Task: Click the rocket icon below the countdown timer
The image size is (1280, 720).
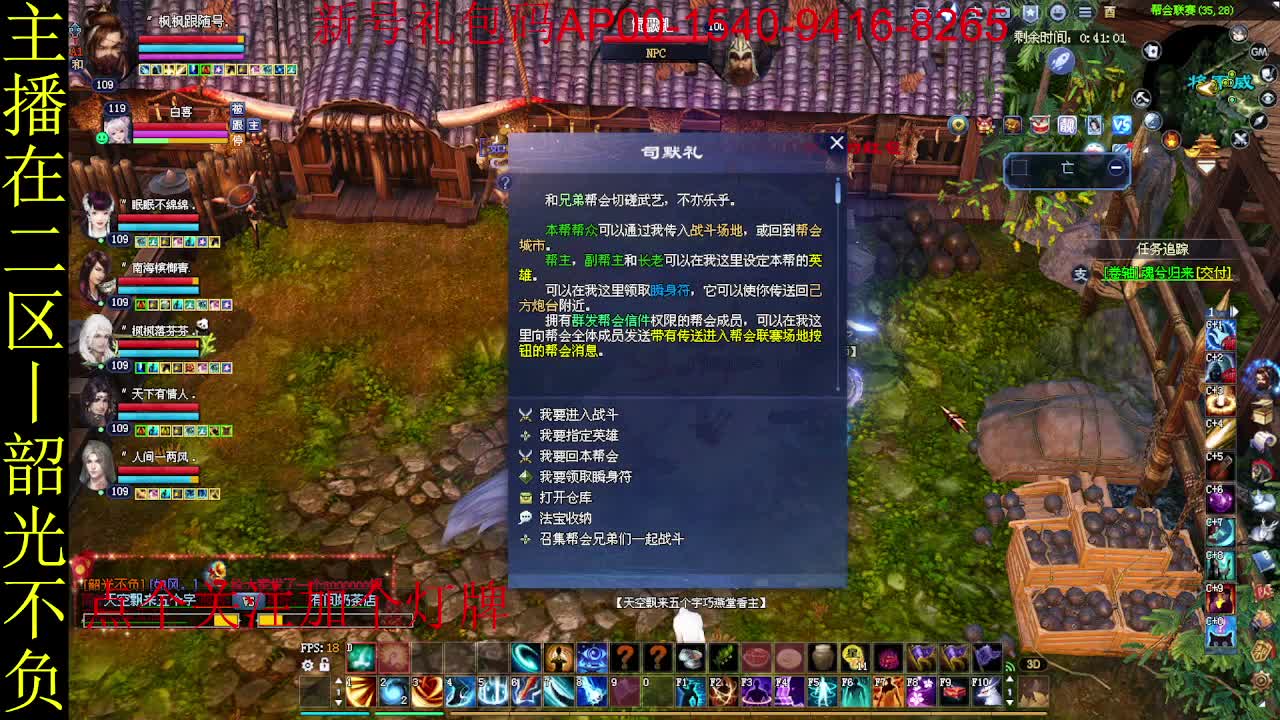Action: pyautogui.click(x=1060, y=62)
